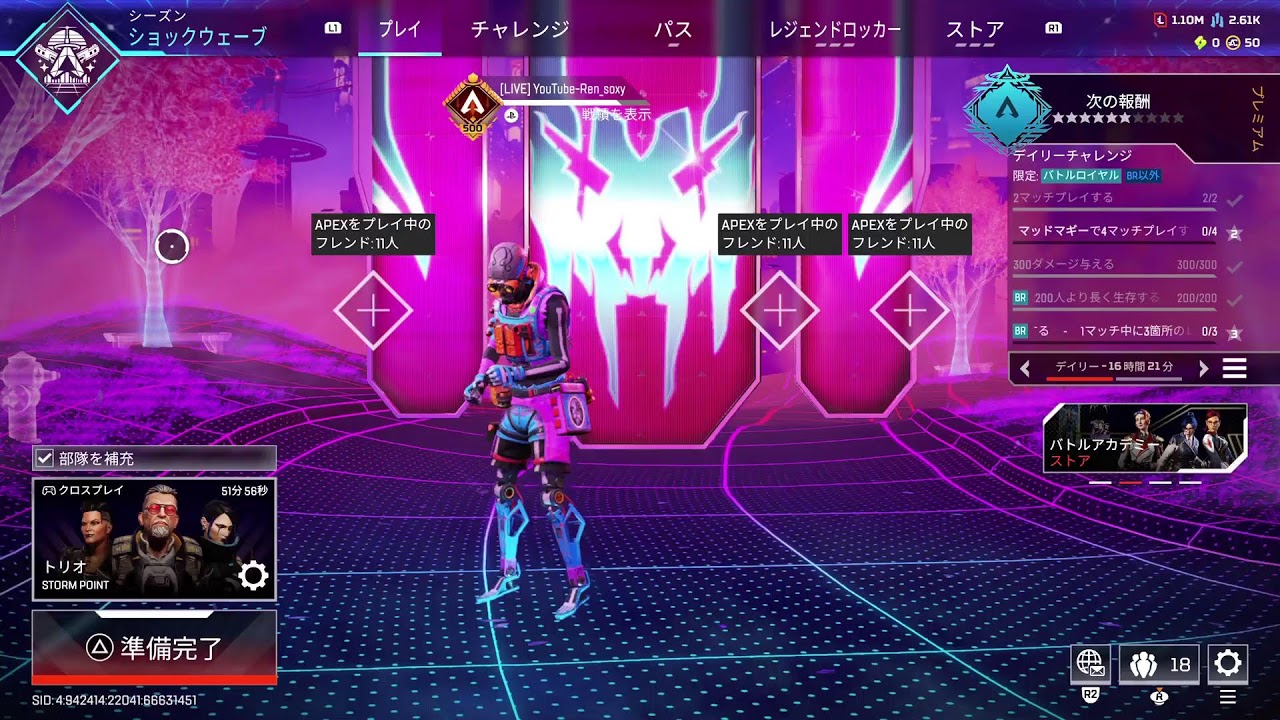The height and width of the screenshot is (720, 1280).
Task: Open the global chat/message icon
Action: [x=1089, y=663]
